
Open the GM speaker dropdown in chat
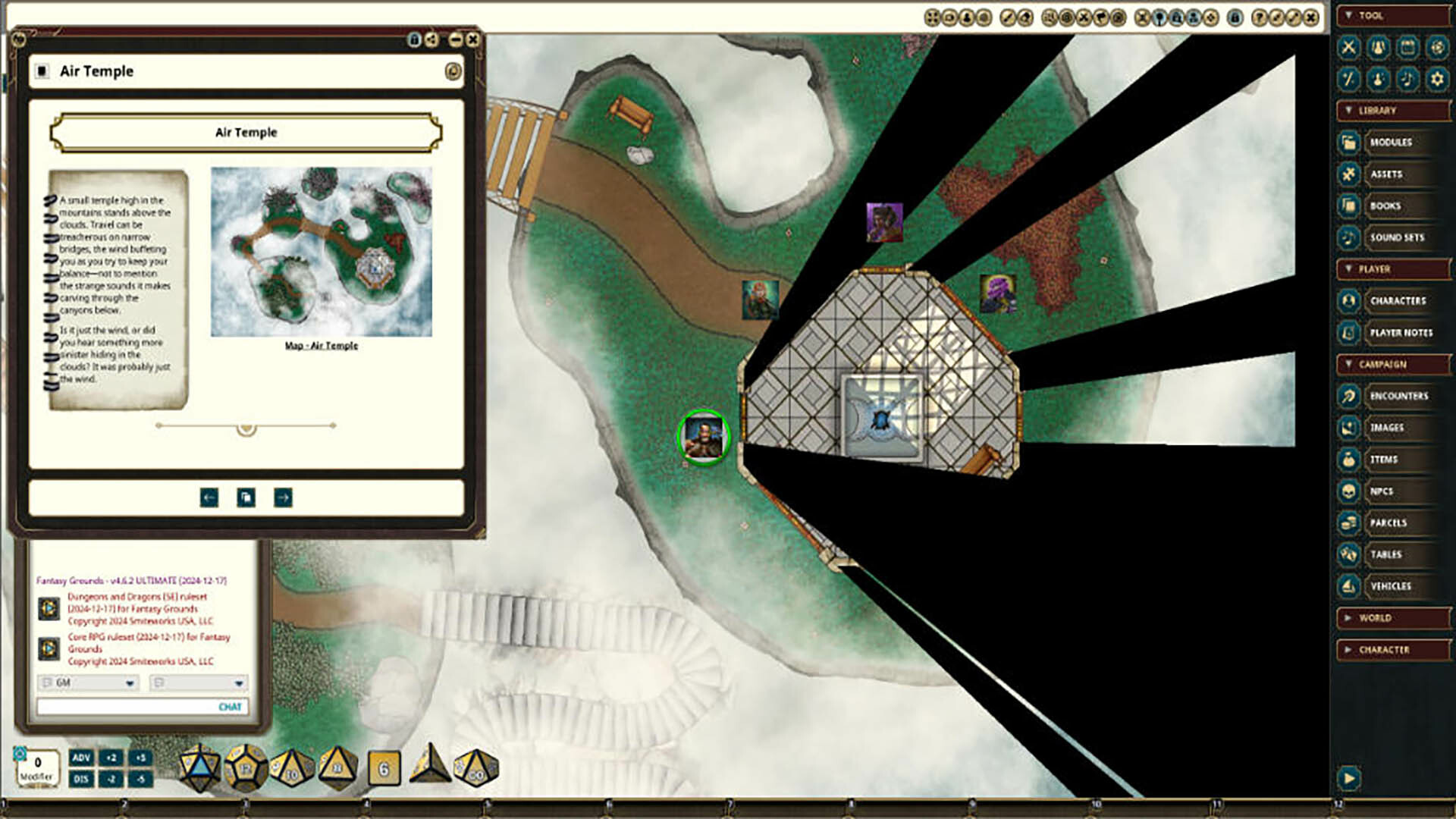130,683
